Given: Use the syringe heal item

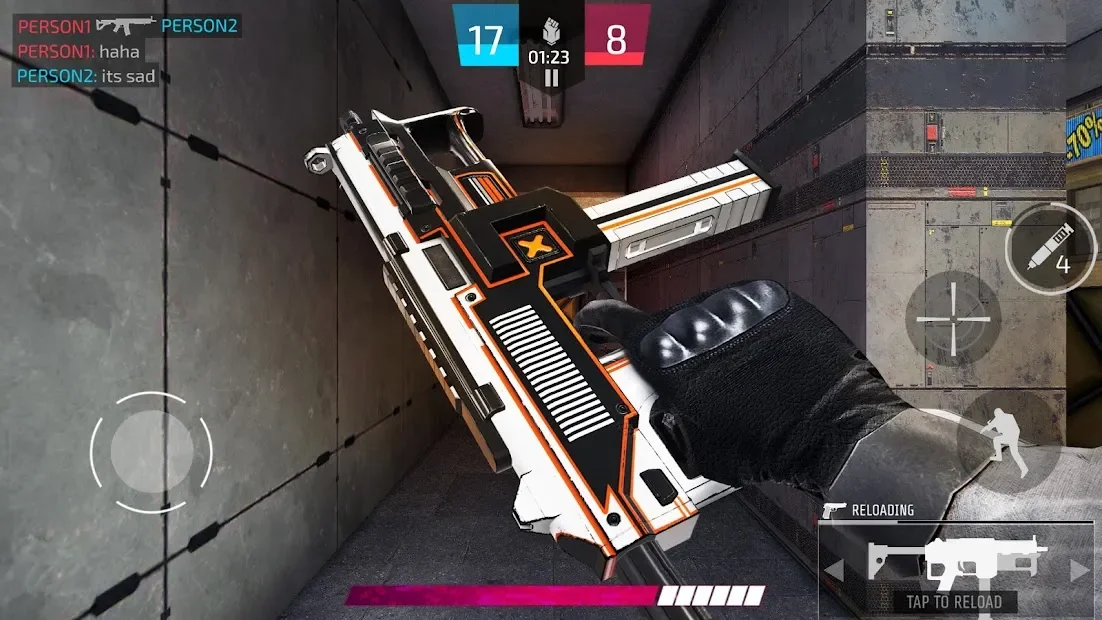Looking at the screenshot, I should [1048, 248].
